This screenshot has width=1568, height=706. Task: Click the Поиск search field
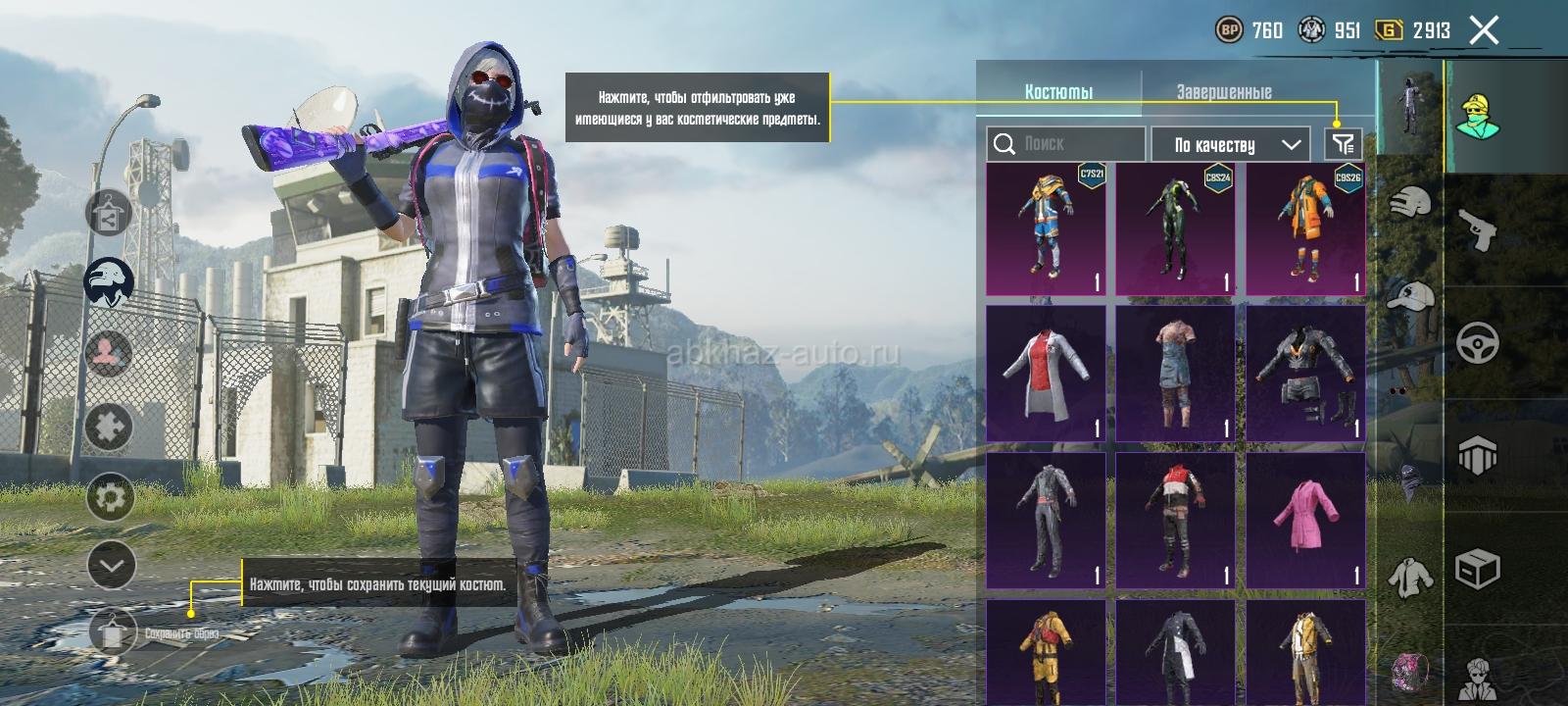pos(1066,144)
